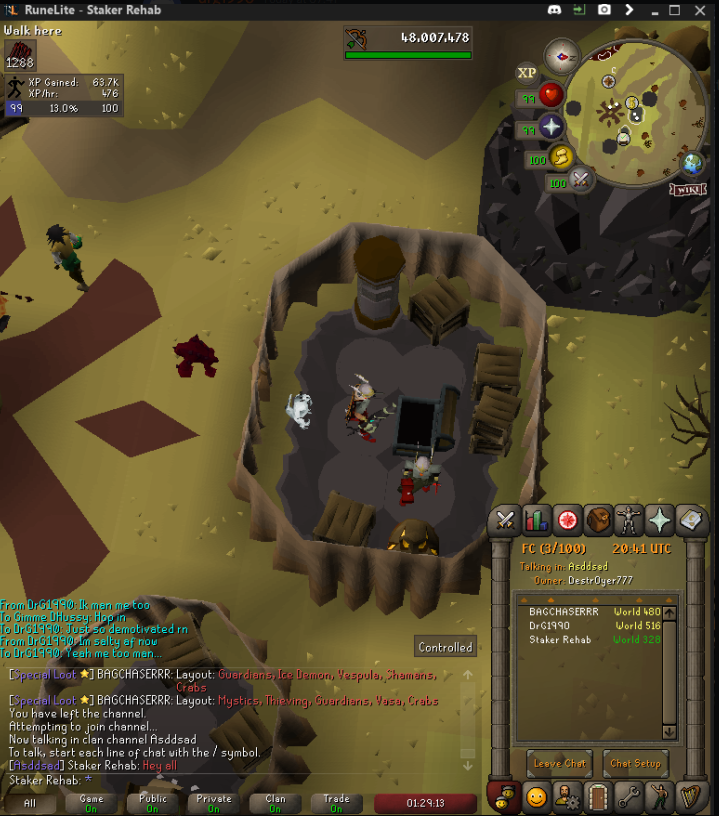This screenshot has width=719, height=816.
Task: Toggle quick prayers with the prayer orb
Action: click(x=551, y=127)
